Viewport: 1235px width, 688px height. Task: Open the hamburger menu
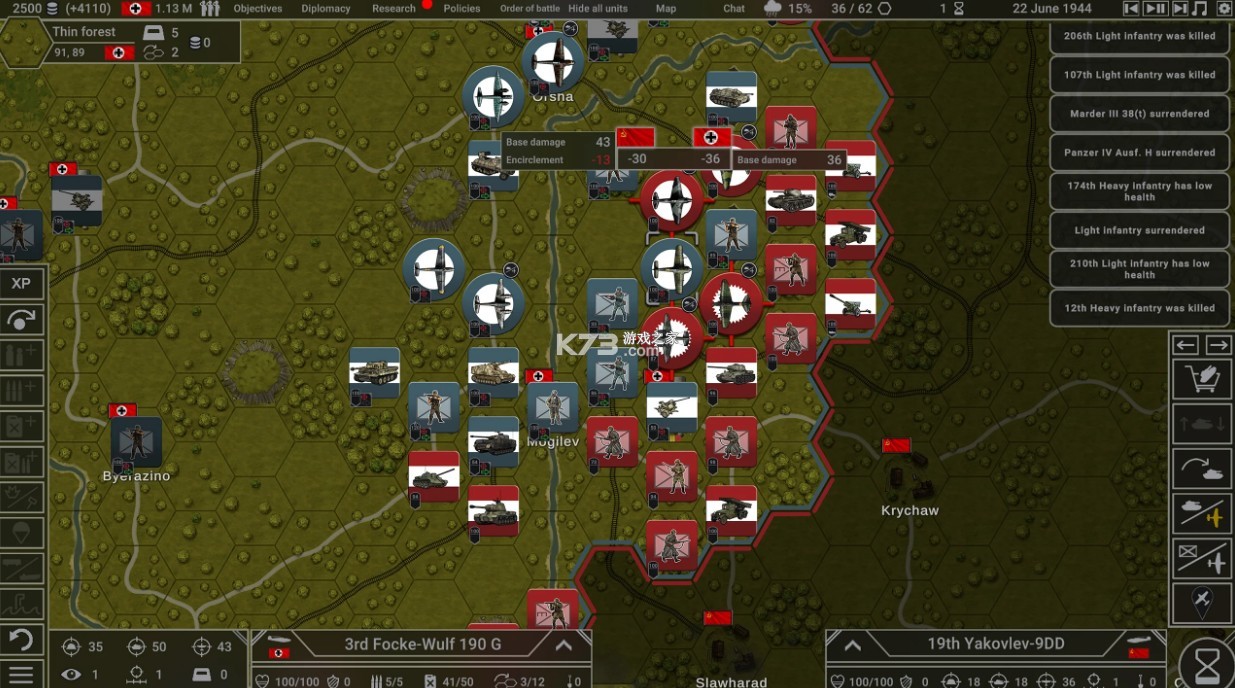point(21,674)
